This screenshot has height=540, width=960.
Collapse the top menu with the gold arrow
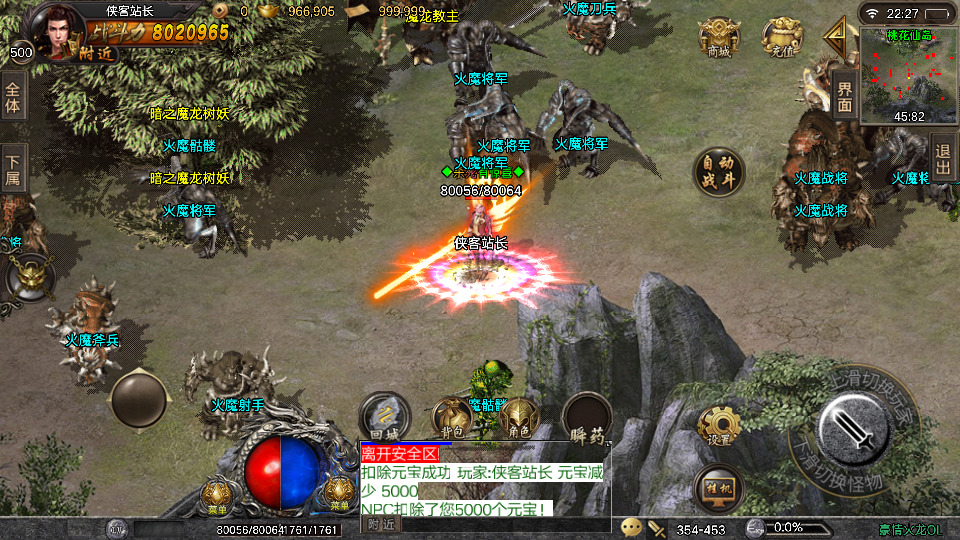tap(834, 39)
